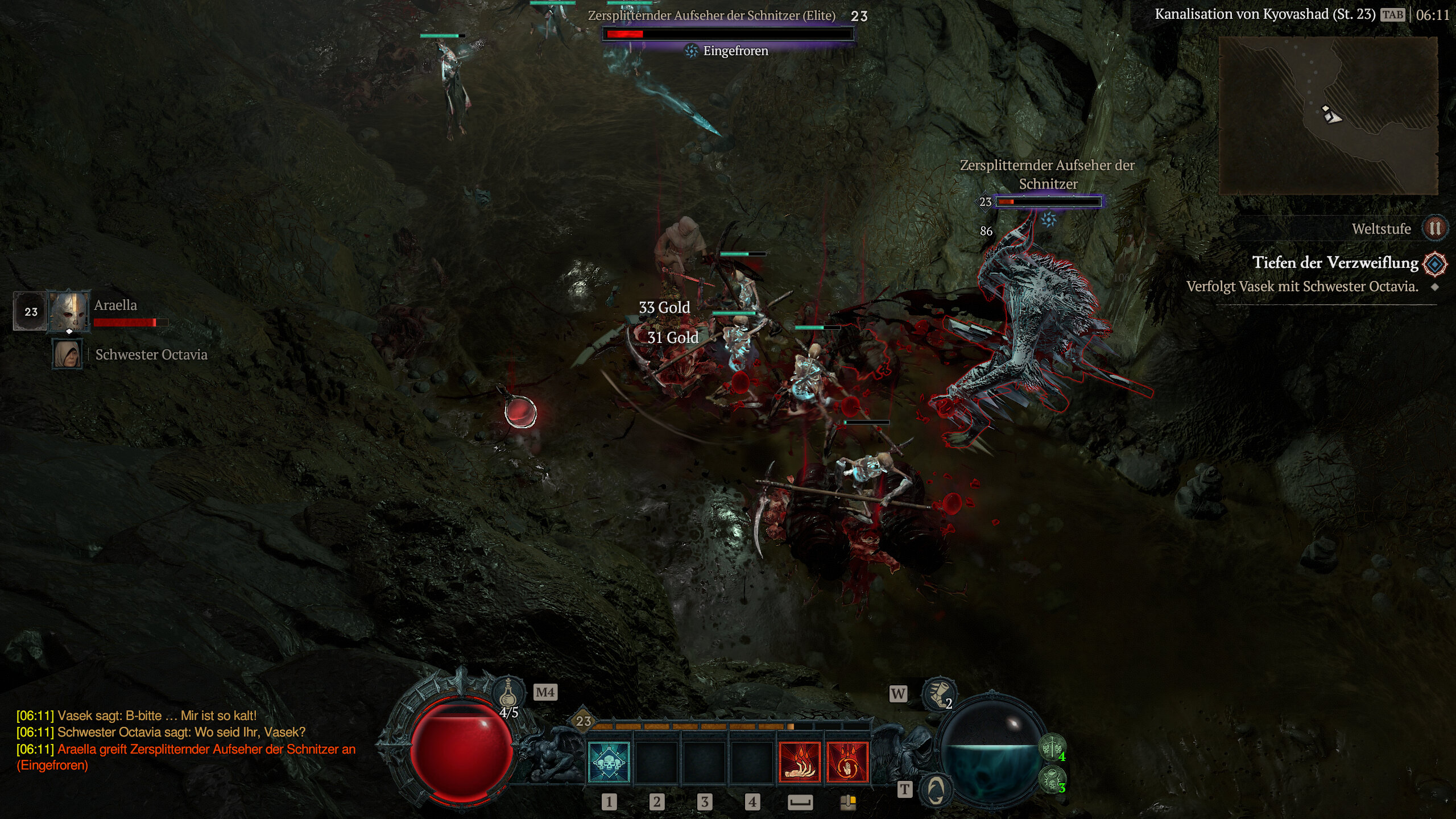
Task: Click the level 23 experience bar badge
Action: [584, 721]
